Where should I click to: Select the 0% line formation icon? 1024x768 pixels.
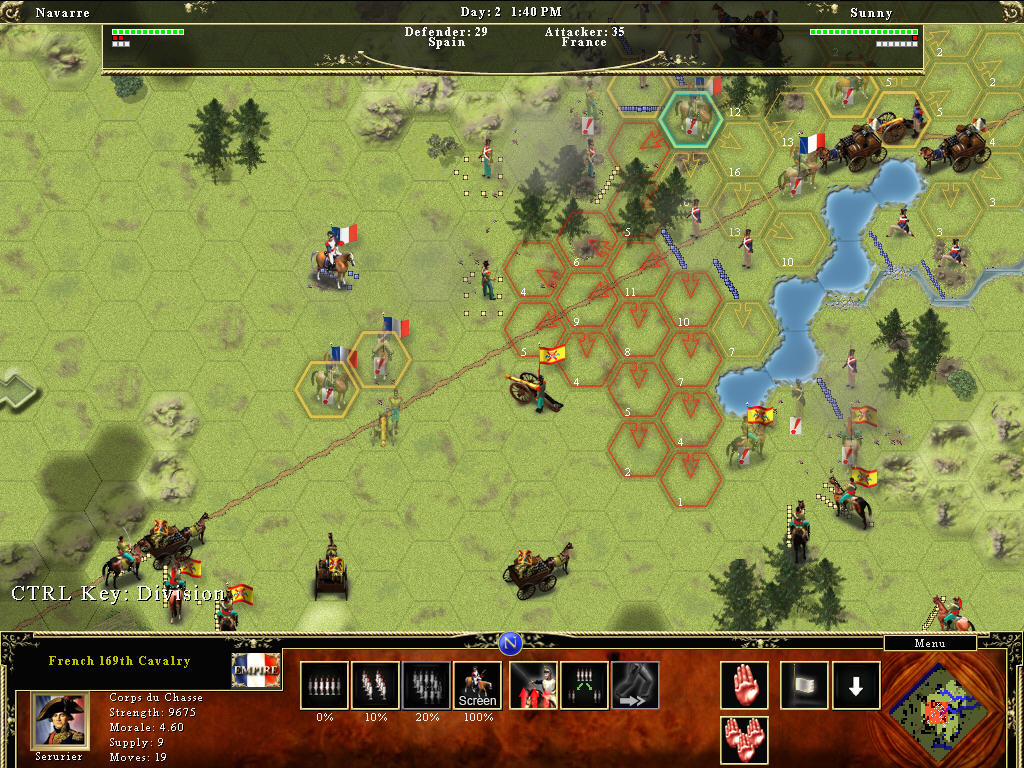click(324, 686)
